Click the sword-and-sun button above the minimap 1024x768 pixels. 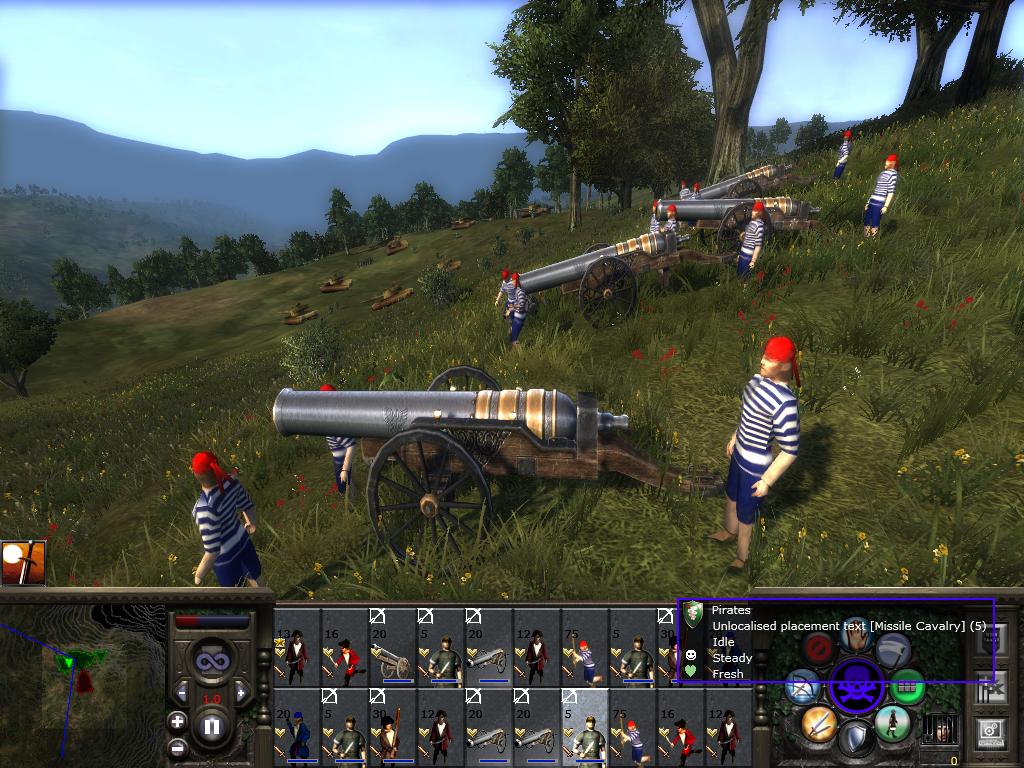click(24, 563)
